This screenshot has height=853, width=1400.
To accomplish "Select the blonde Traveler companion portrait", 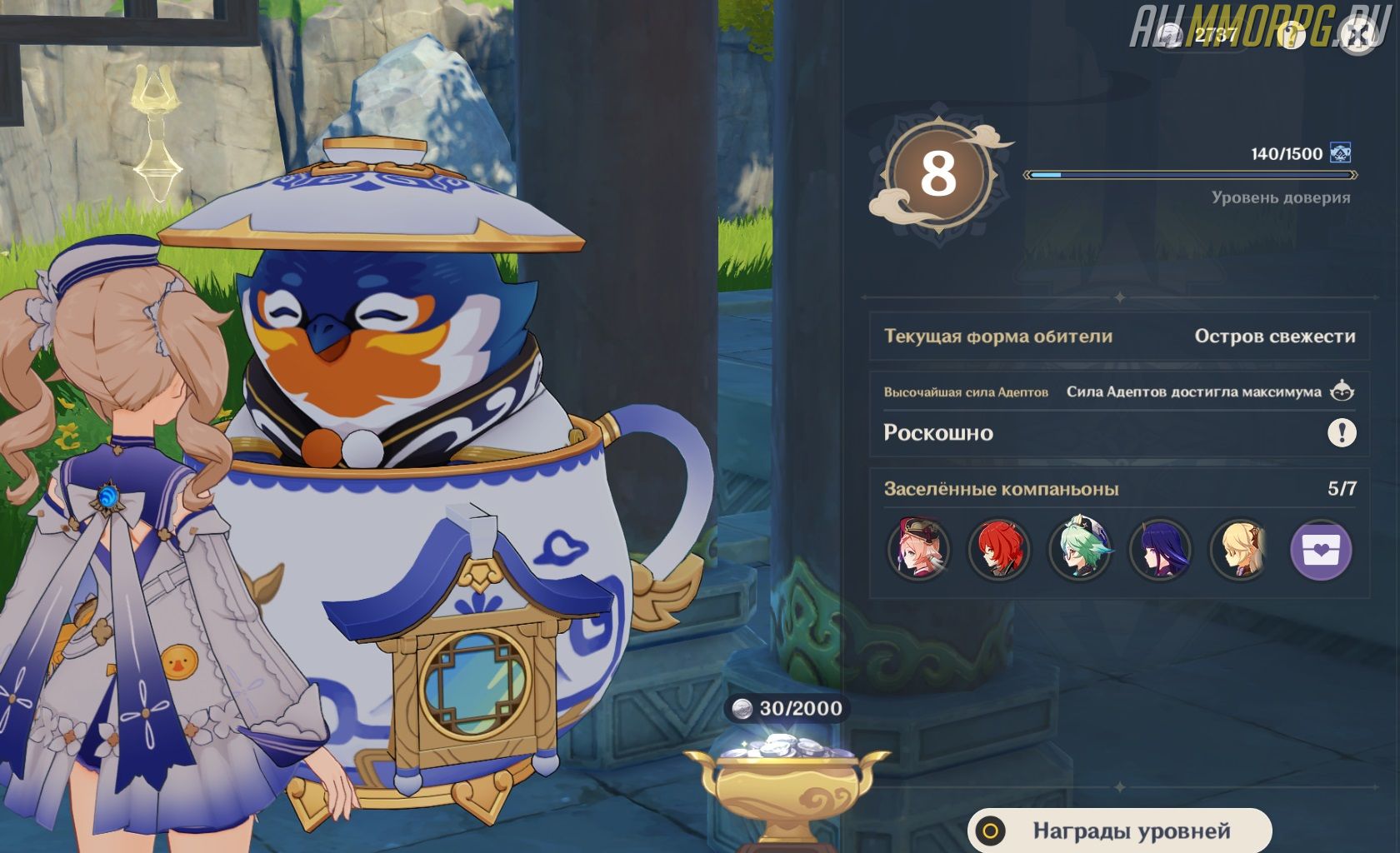I will (1239, 550).
